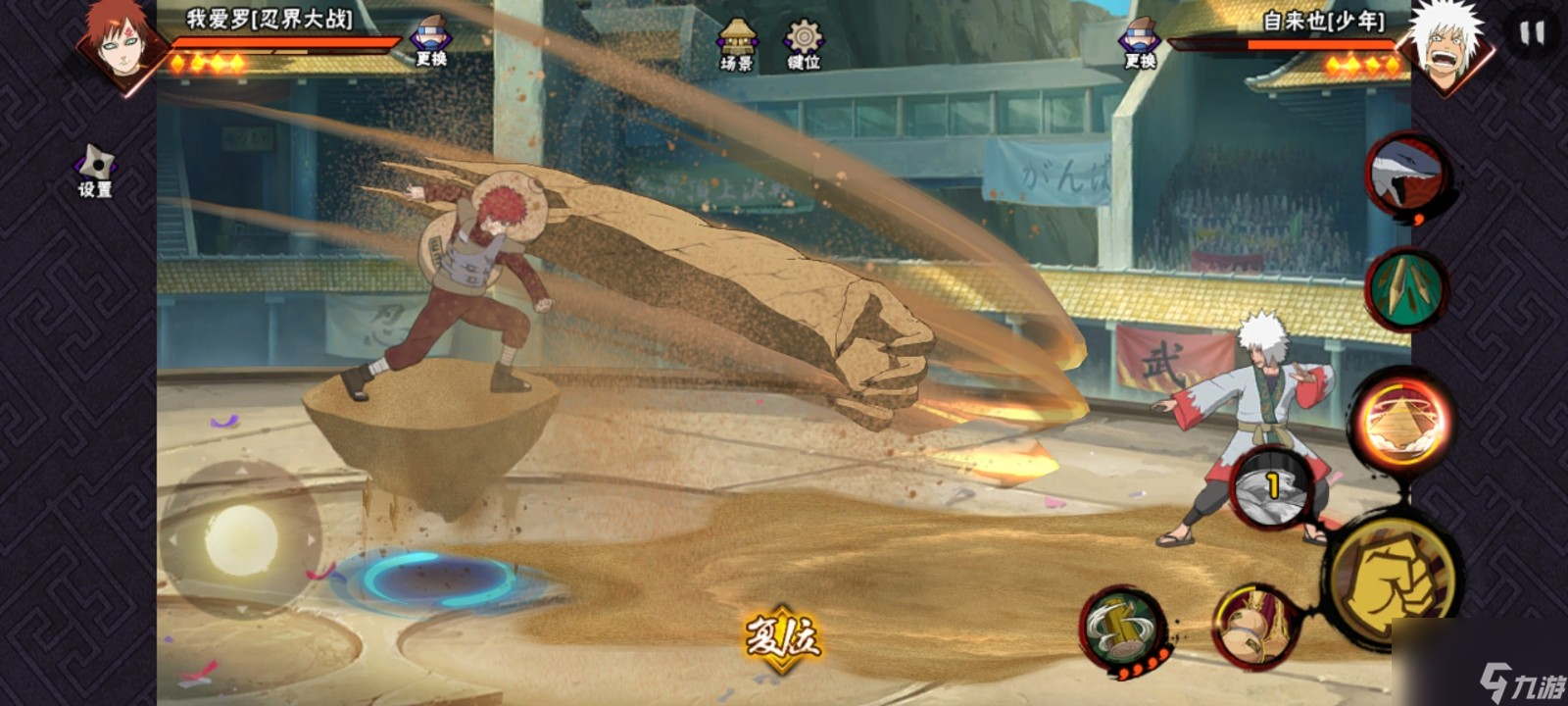Open the 场景 scene selector
This screenshot has width=1568, height=706.
(x=736, y=44)
